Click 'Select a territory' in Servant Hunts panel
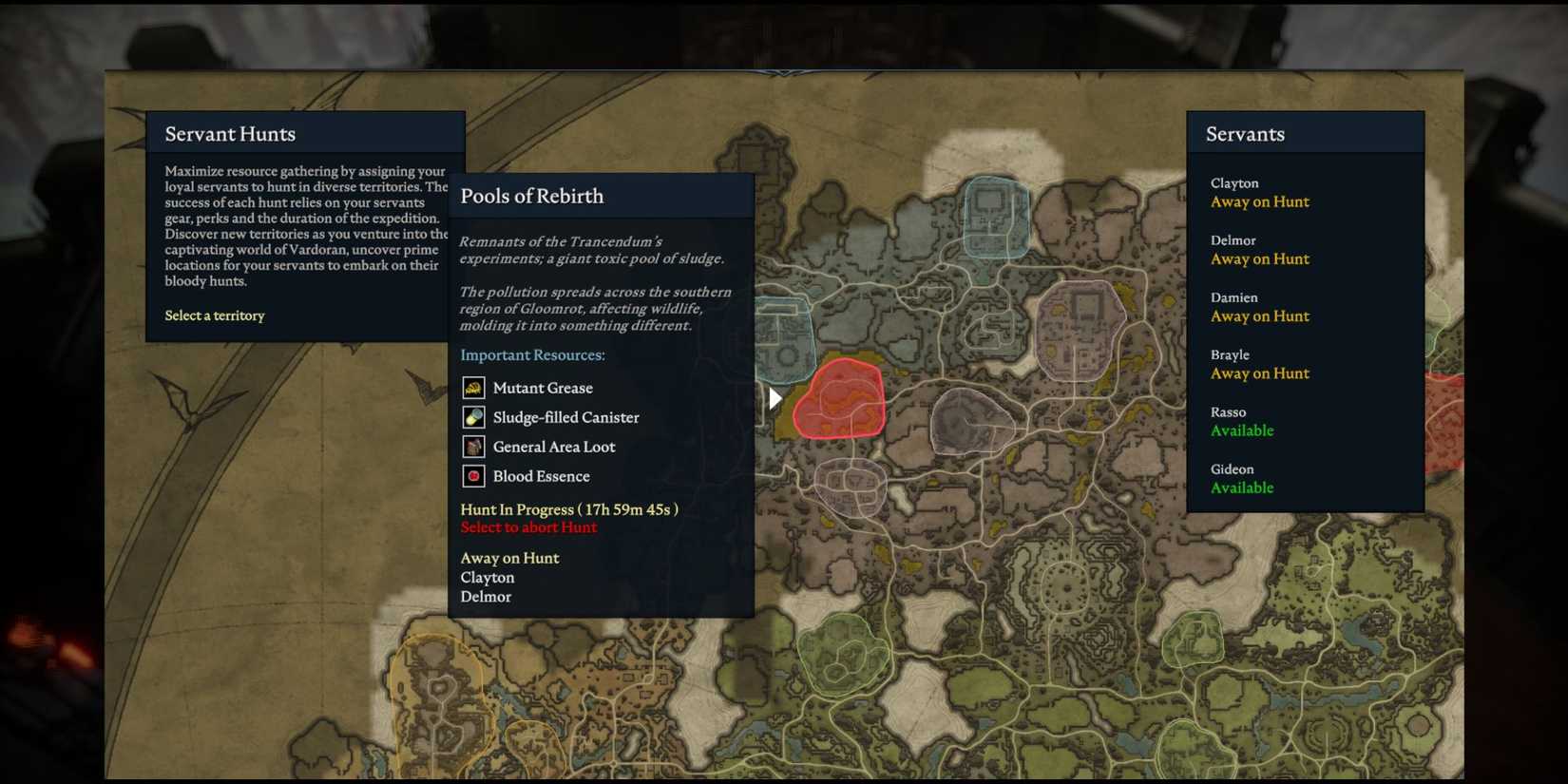 pos(215,316)
